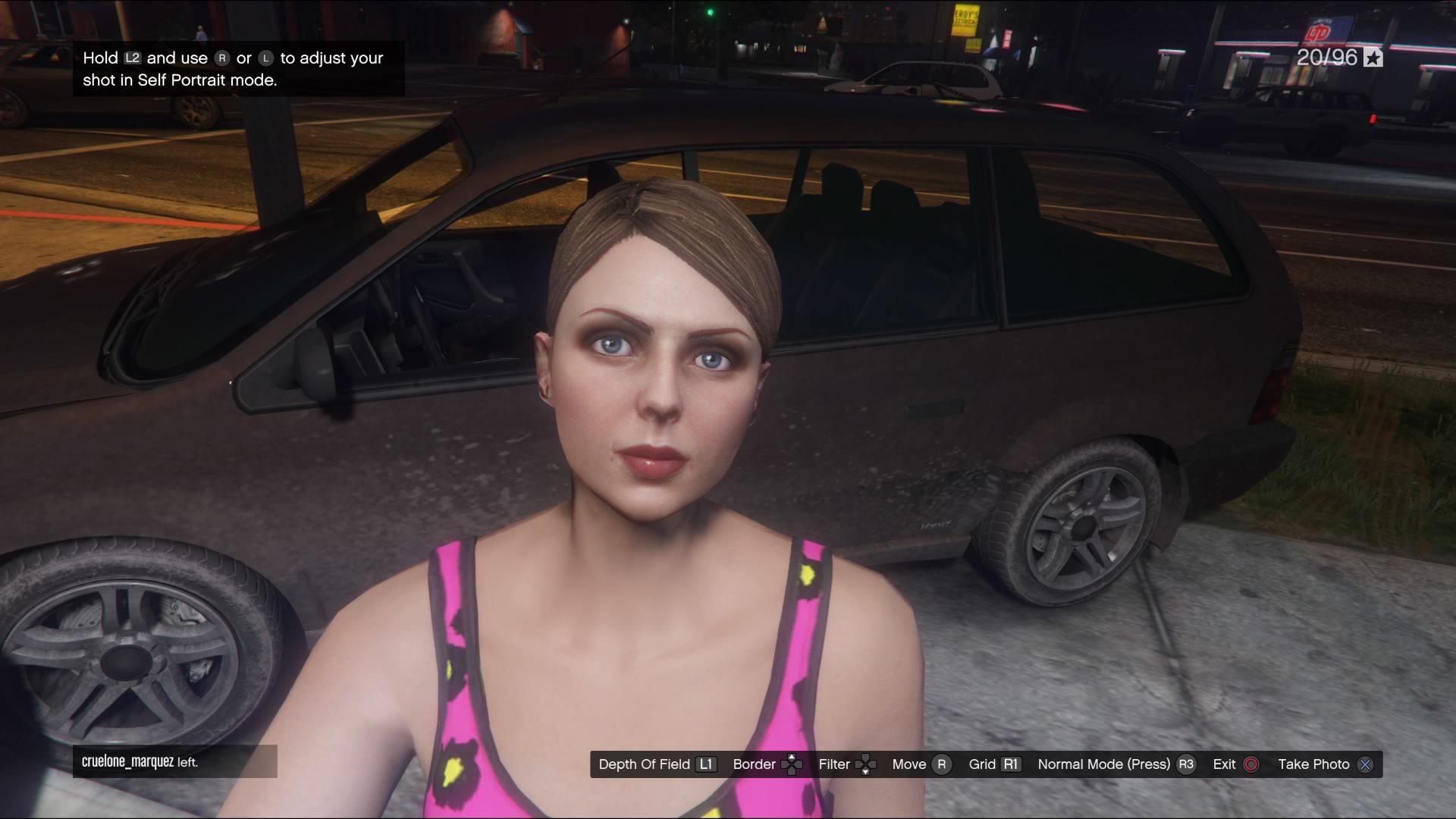
Task: Toggle the Grid overlay option
Action: pos(982,764)
